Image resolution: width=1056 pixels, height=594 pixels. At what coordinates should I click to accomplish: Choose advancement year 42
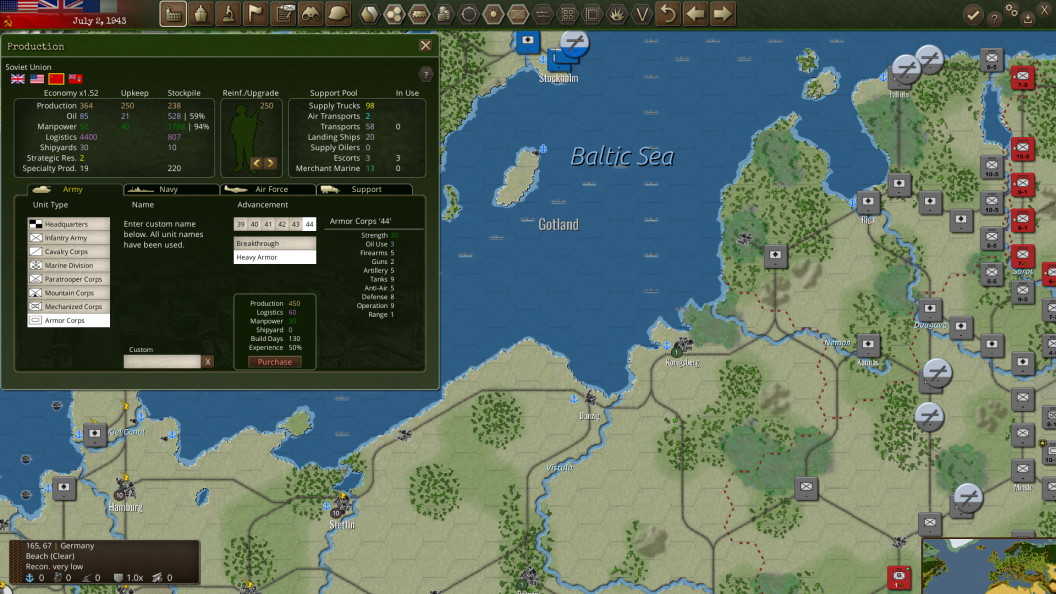282,224
